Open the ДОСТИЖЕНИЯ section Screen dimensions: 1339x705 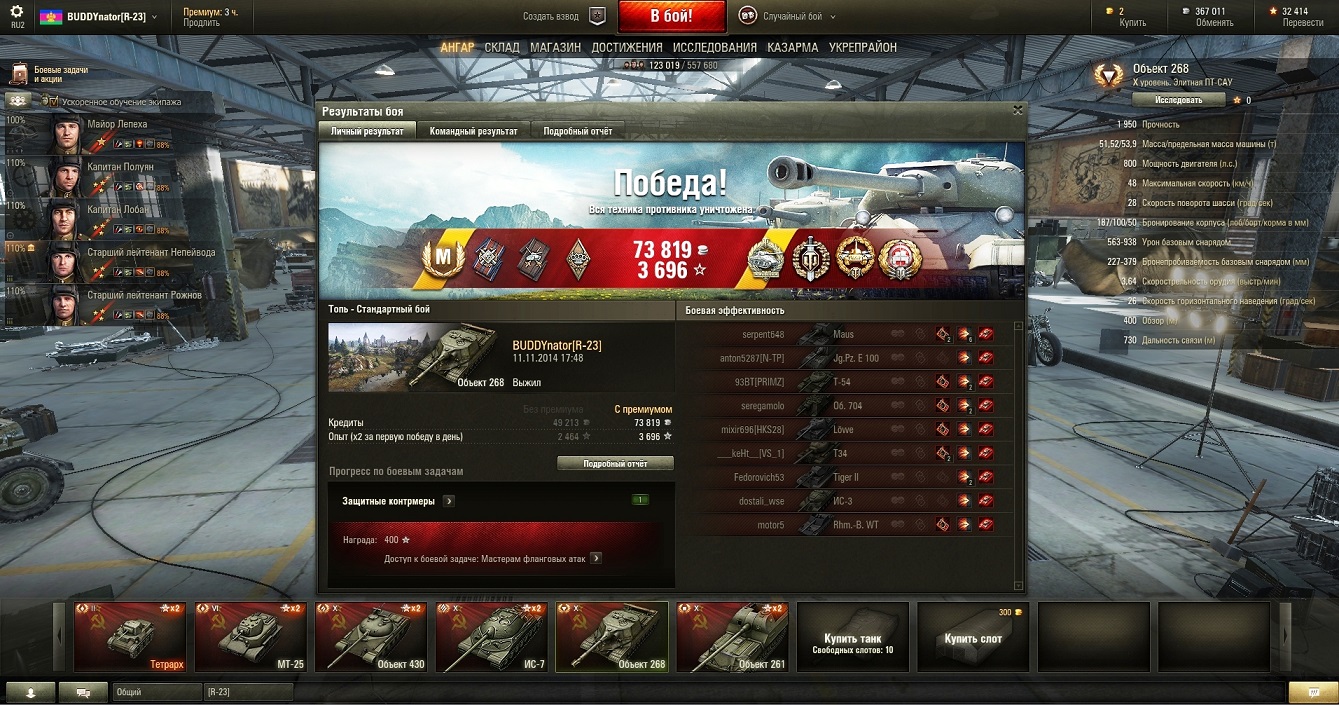click(x=626, y=47)
